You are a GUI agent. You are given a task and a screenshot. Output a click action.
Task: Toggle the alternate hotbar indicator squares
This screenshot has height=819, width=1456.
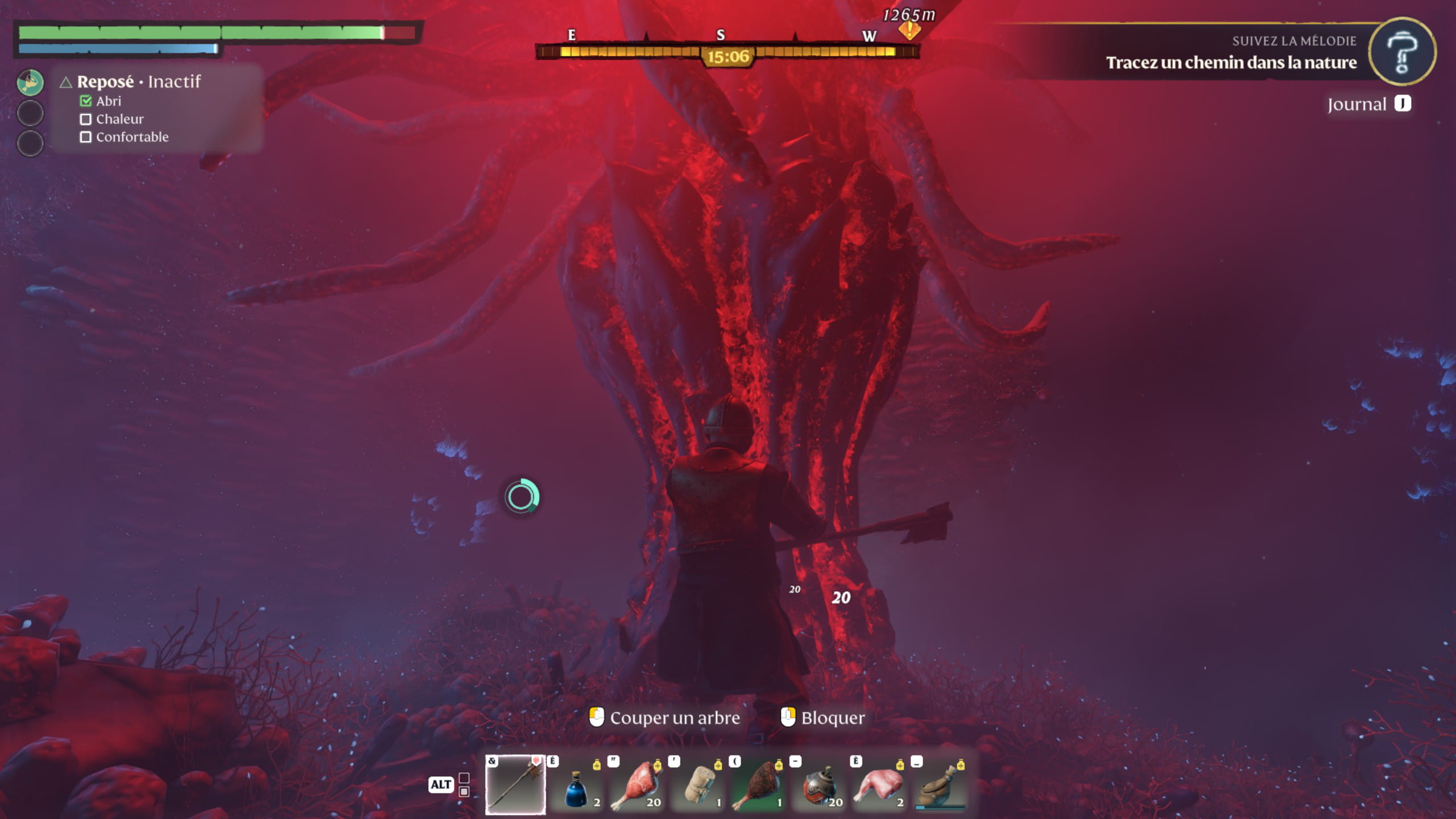(x=464, y=784)
